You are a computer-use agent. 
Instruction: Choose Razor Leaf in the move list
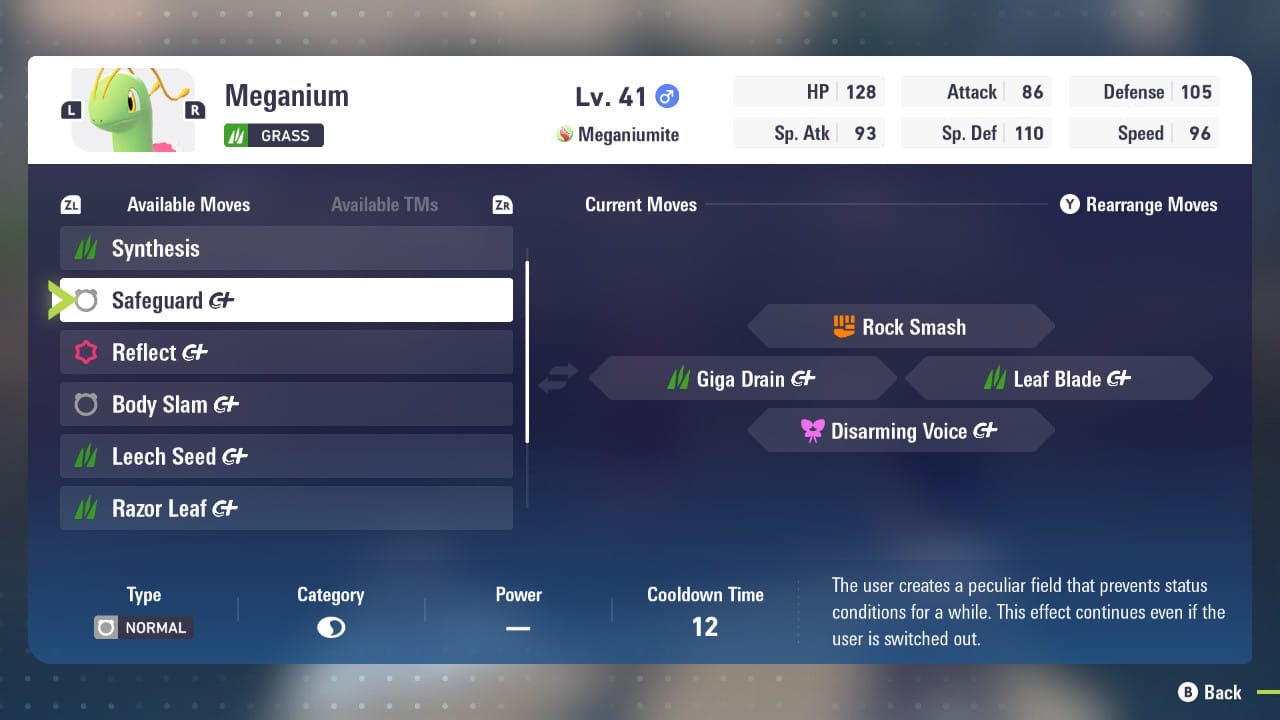pyautogui.click(x=285, y=508)
